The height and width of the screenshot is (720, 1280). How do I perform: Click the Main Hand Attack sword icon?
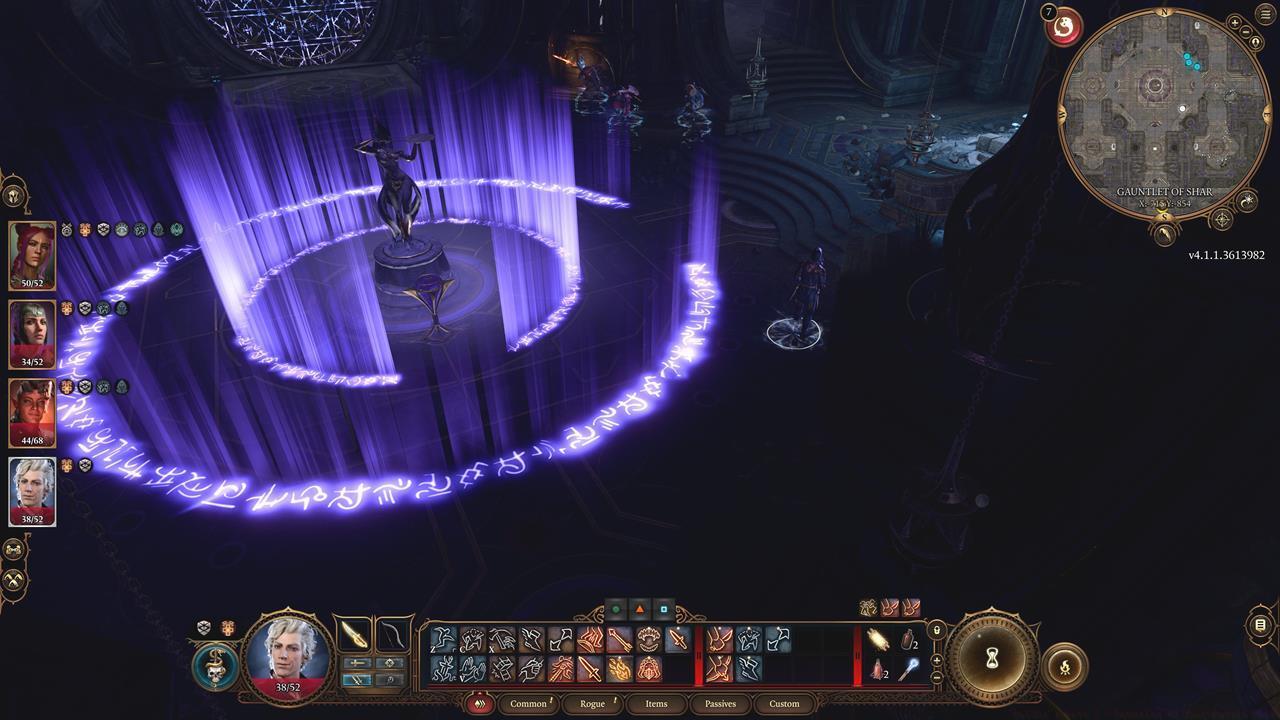(678, 639)
